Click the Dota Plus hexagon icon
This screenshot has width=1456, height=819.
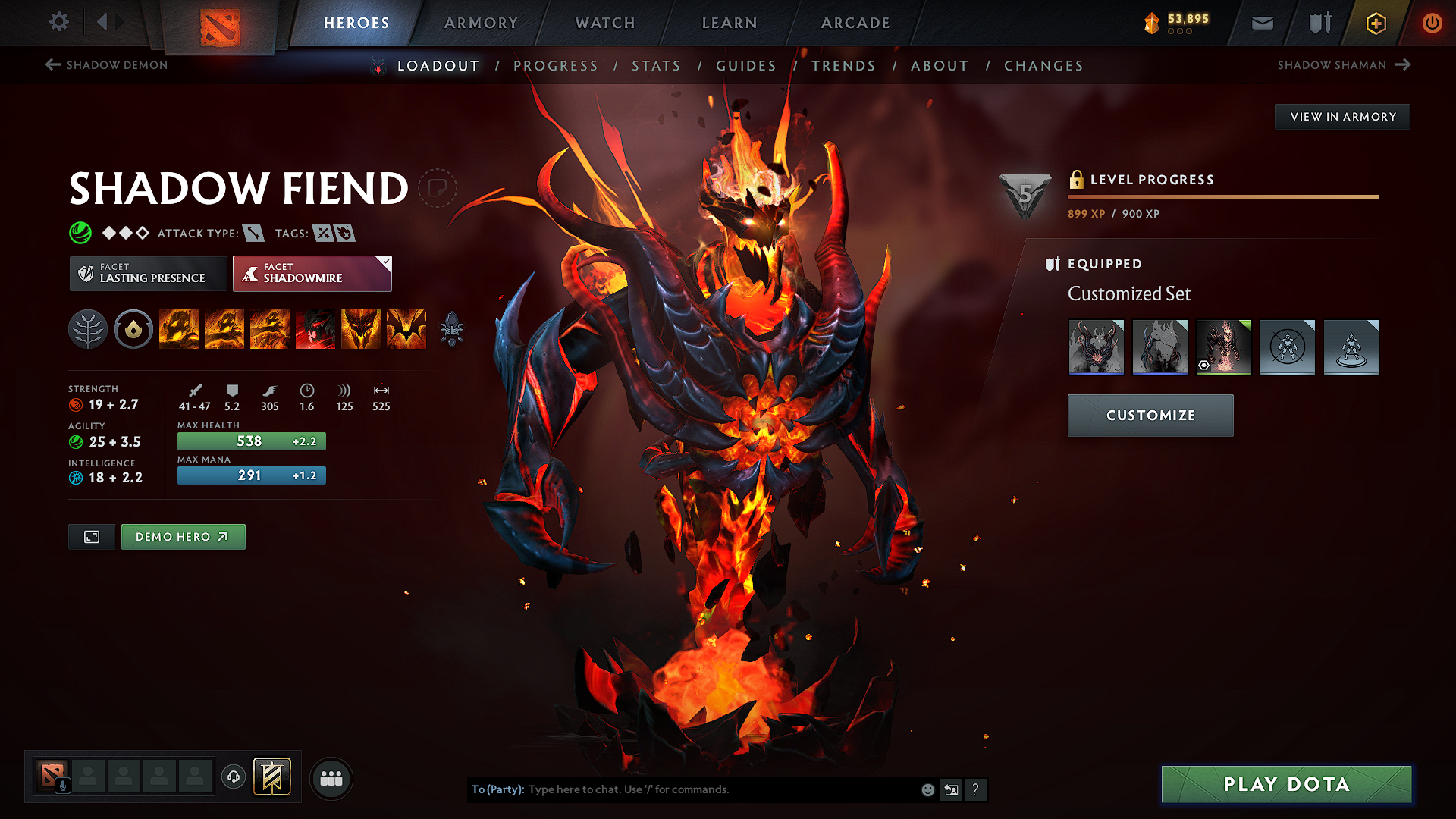1375,23
